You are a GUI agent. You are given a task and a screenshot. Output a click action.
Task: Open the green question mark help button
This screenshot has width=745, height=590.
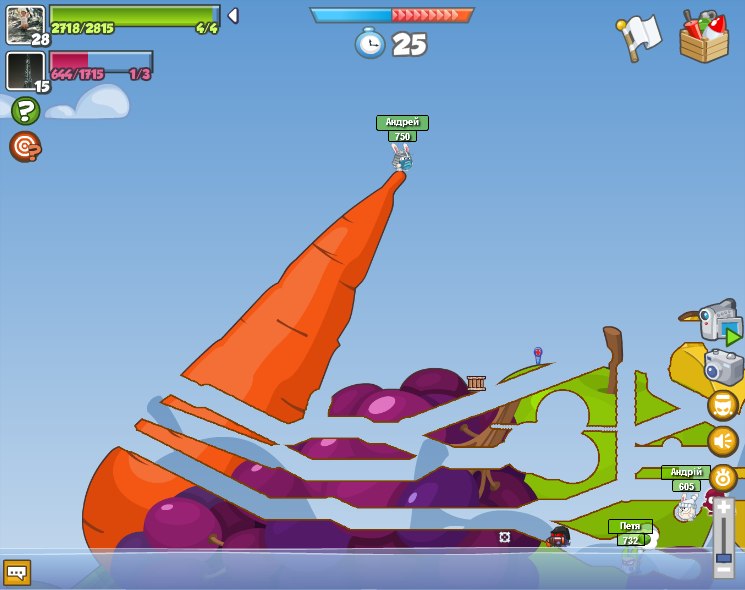25,111
